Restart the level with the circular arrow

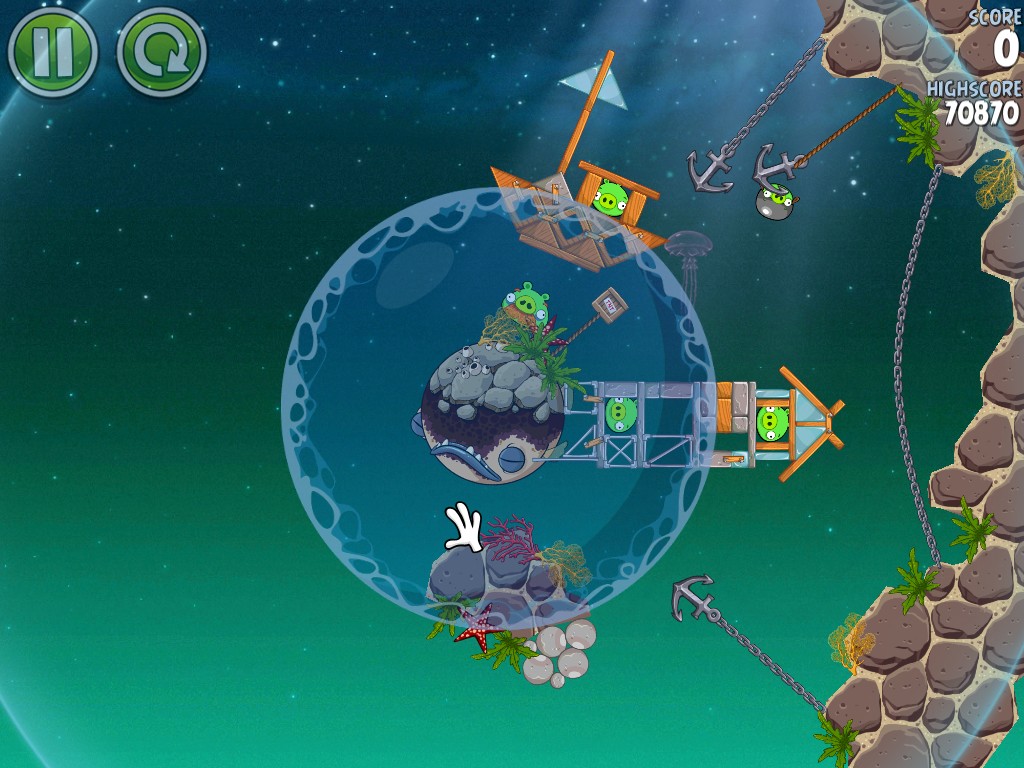[161, 52]
